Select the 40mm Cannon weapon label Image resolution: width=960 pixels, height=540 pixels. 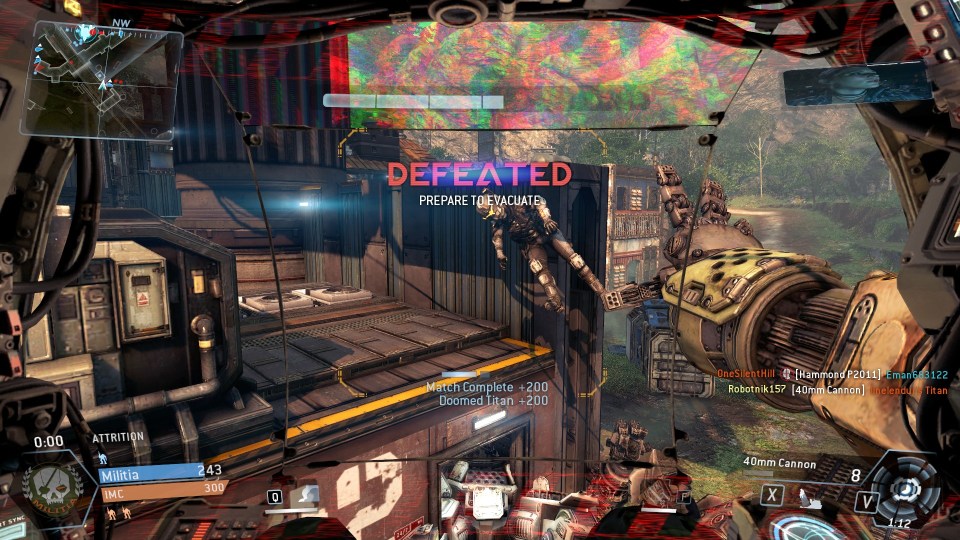click(x=780, y=463)
